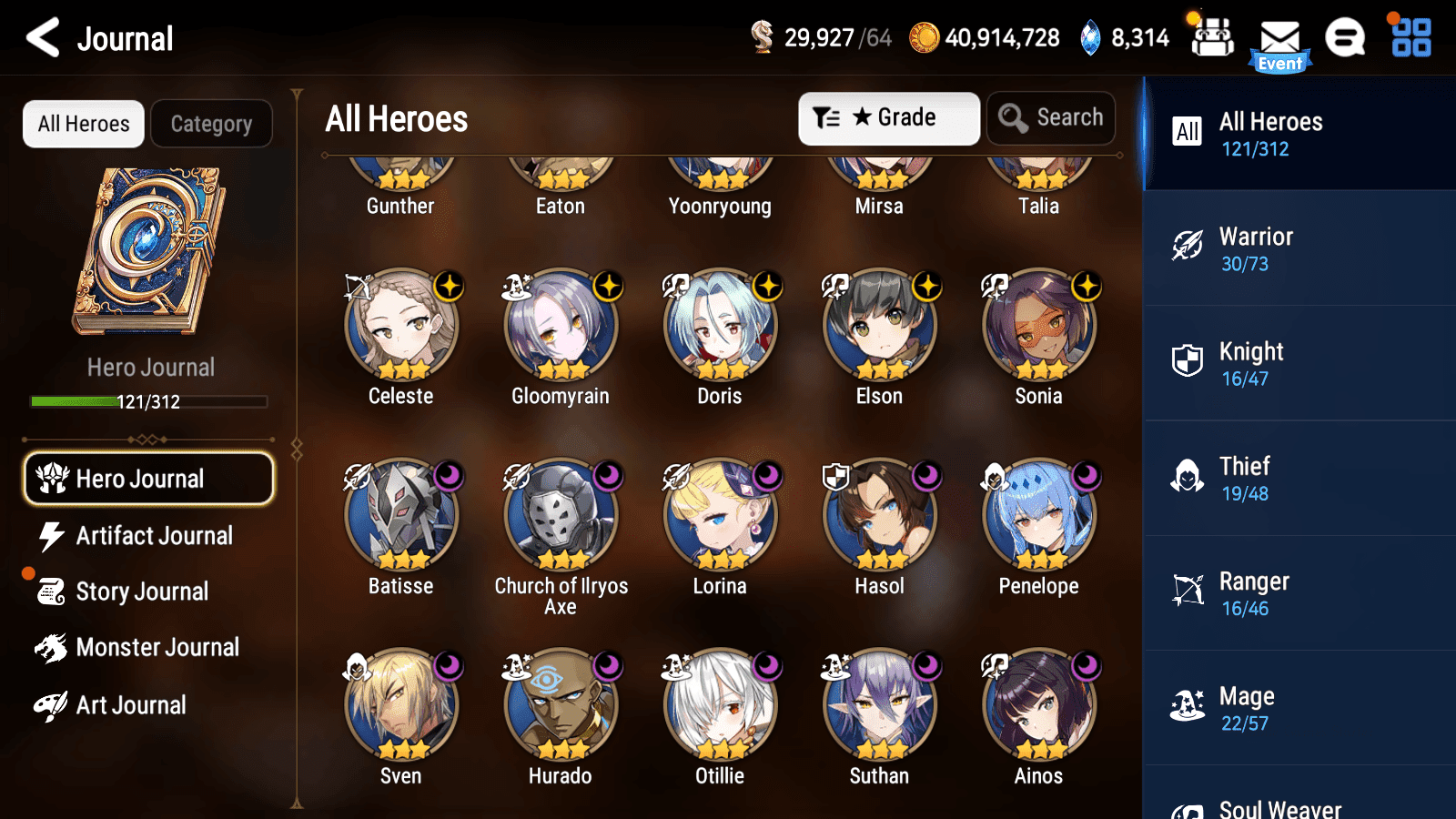Open the Story Journal
This screenshot has width=1456, height=819.
point(142,591)
